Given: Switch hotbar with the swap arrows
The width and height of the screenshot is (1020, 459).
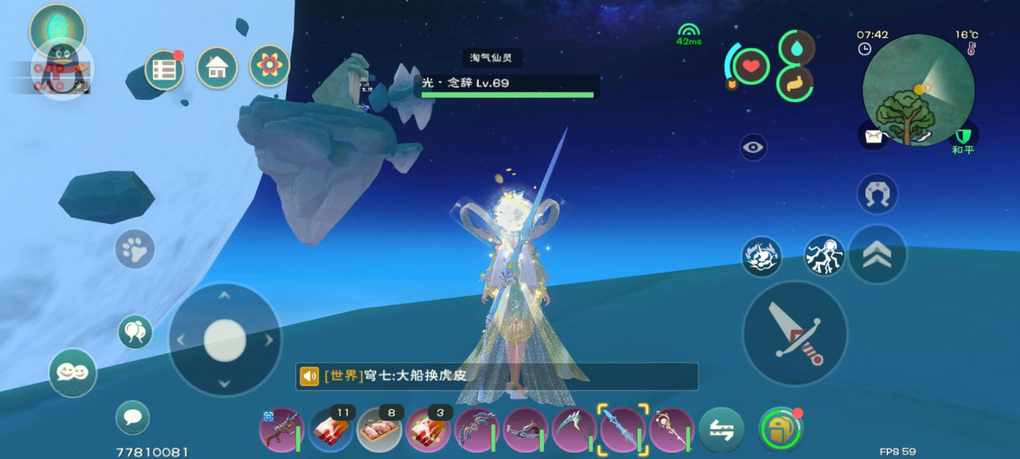Looking at the screenshot, I should 721,430.
